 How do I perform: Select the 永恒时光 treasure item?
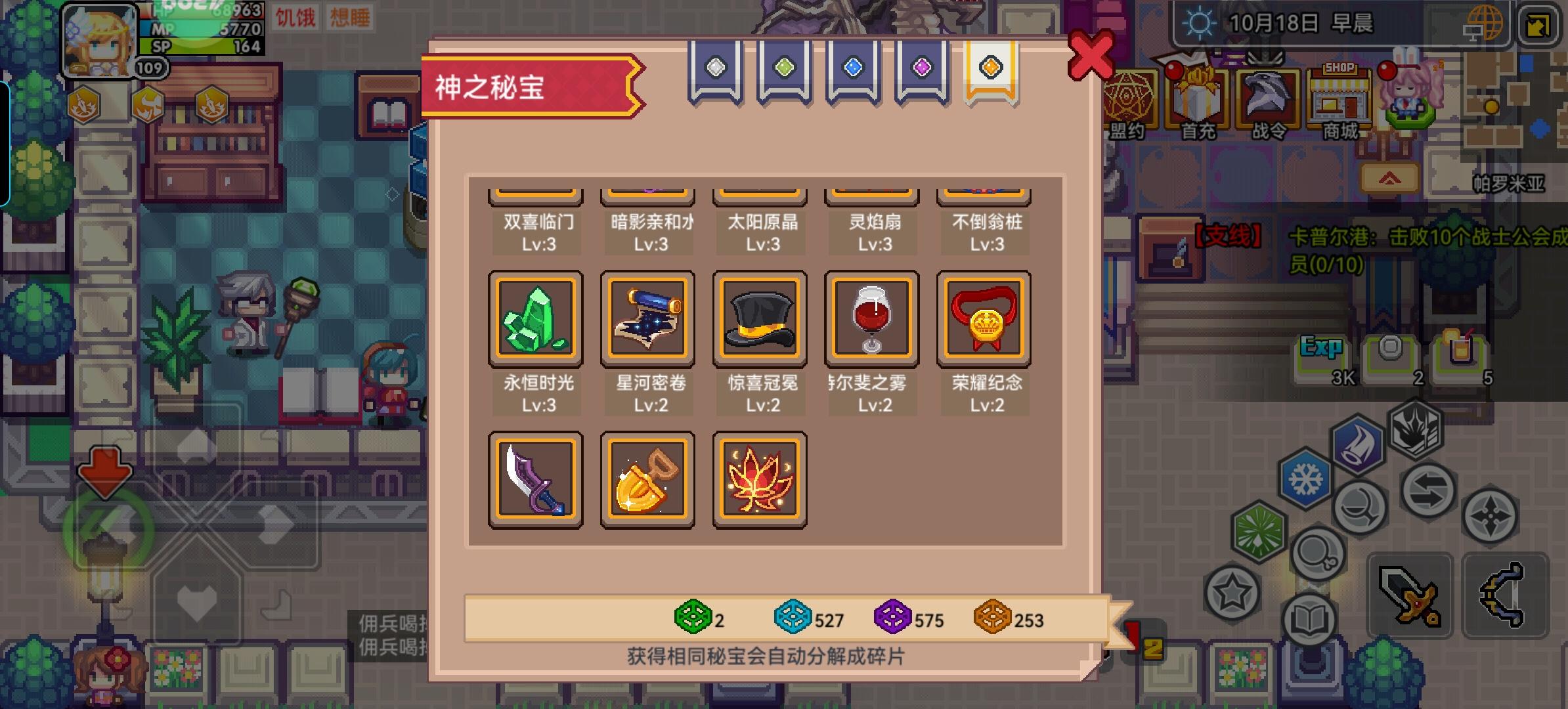536,318
